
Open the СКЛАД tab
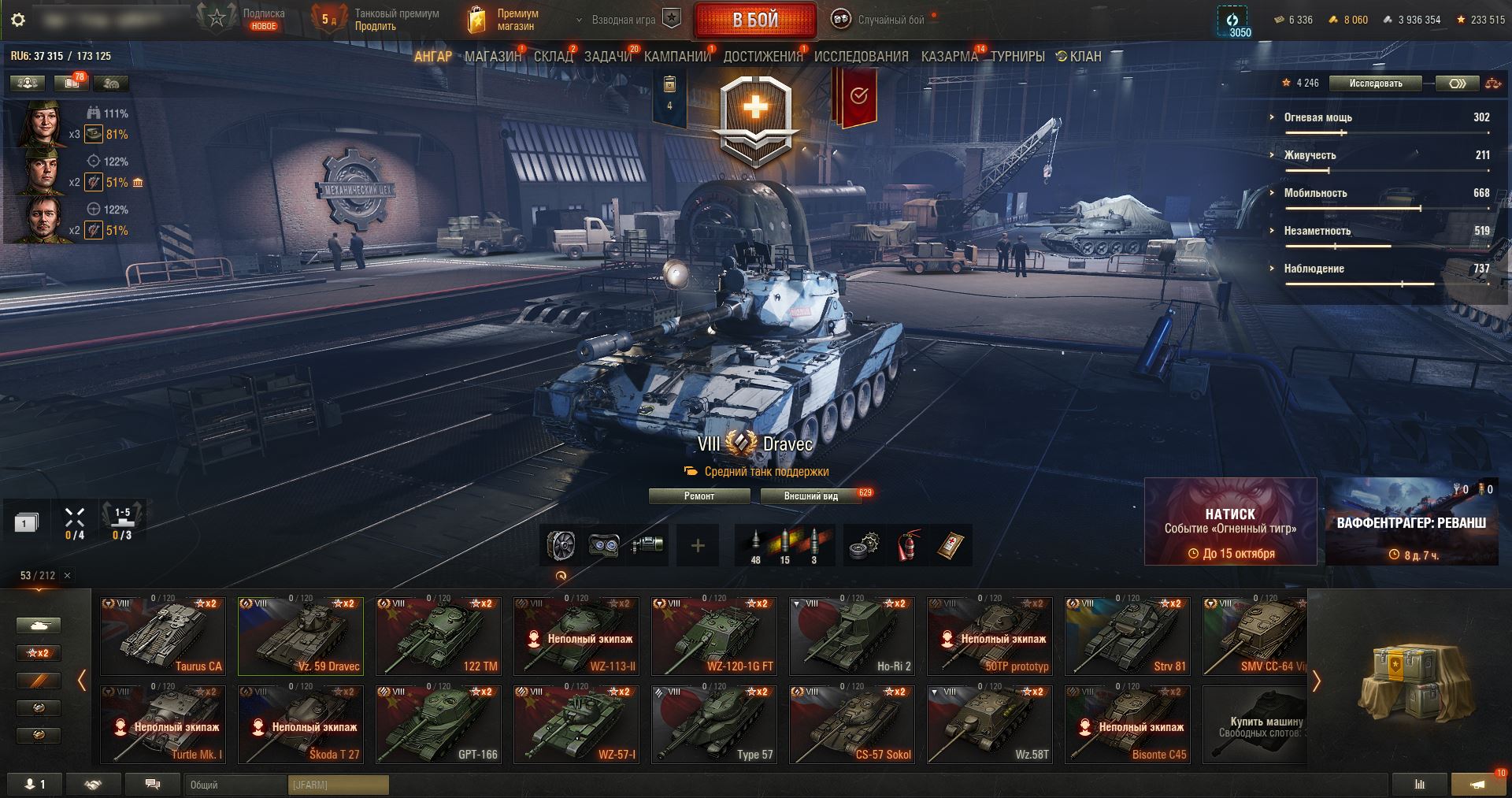click(553, 57)
